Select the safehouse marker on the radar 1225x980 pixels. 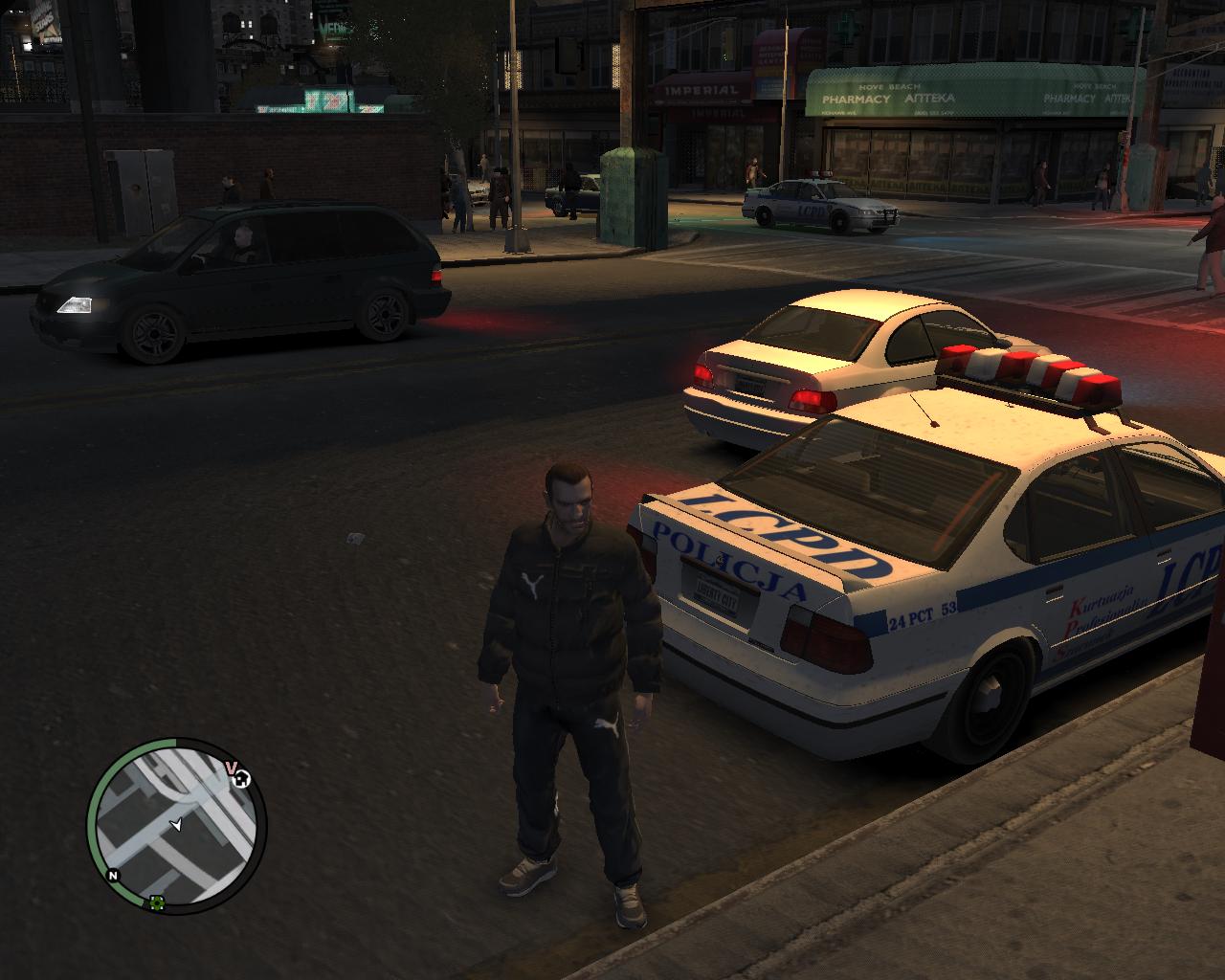pos(243,778)
